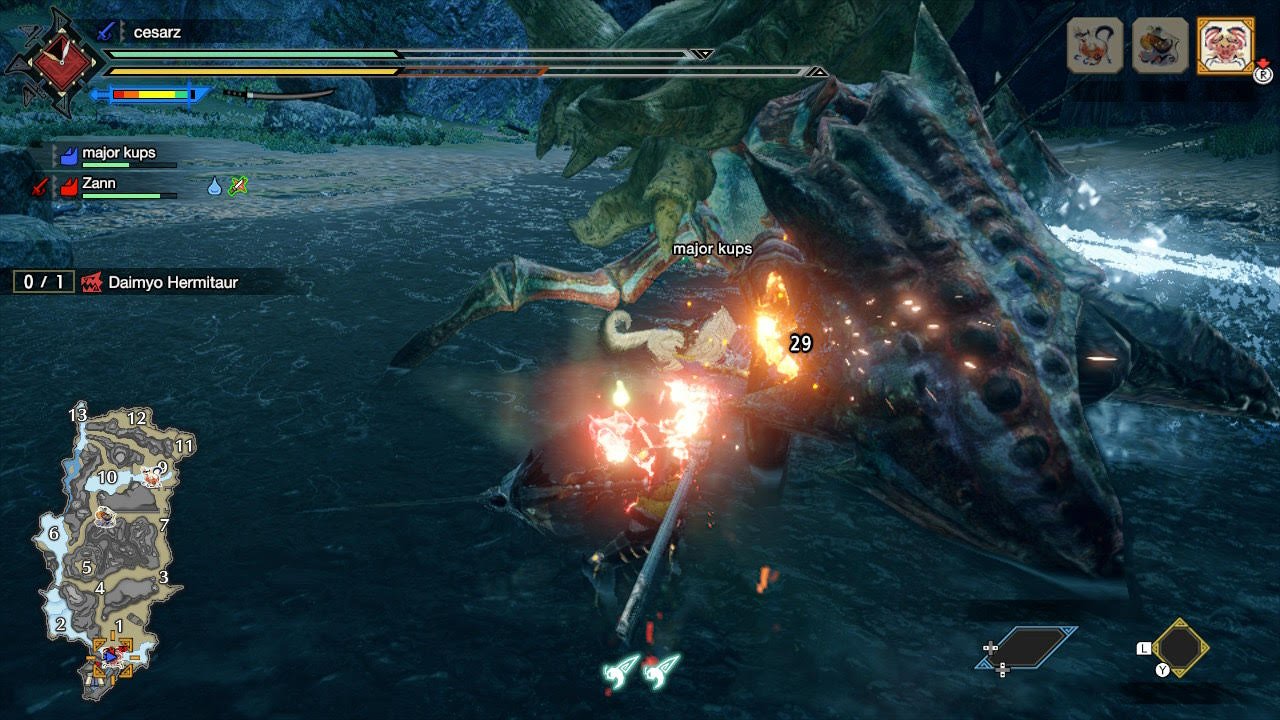Select the orange fox-like monster target icon
Viewport: 1280px width, 720px height.
[1096, 45]
